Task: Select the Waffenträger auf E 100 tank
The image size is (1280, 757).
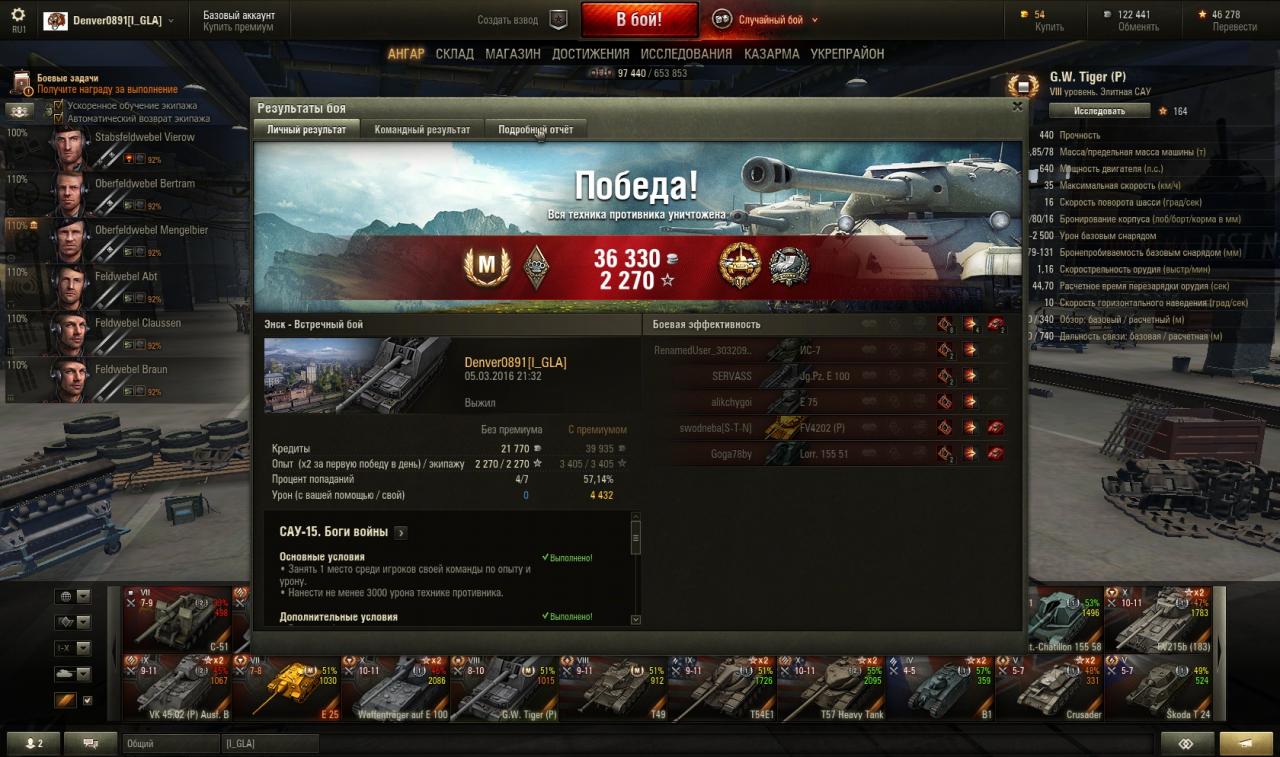Action: [395, 688]
